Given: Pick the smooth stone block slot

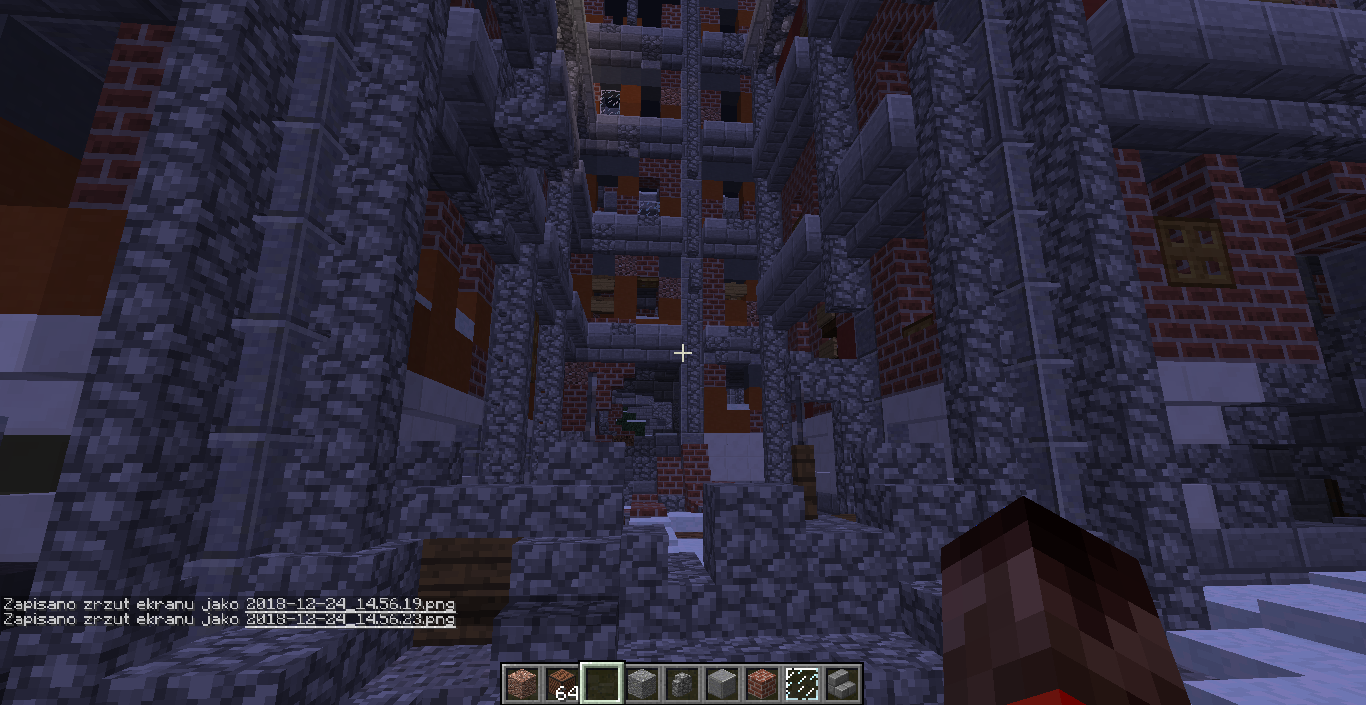Looking at the screenshot, I should coord(721,684).
